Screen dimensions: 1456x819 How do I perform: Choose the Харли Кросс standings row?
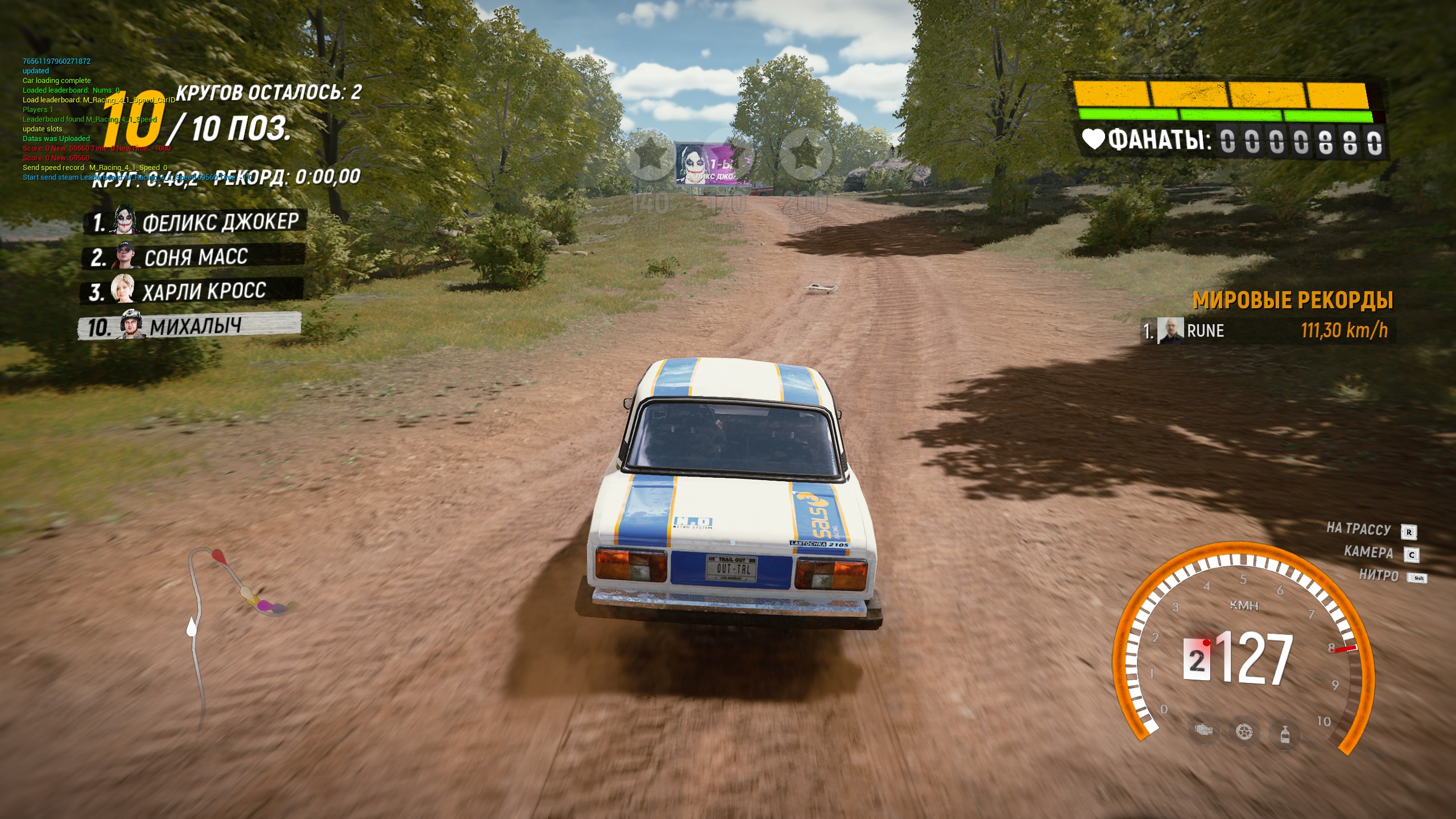pos(192,292)
